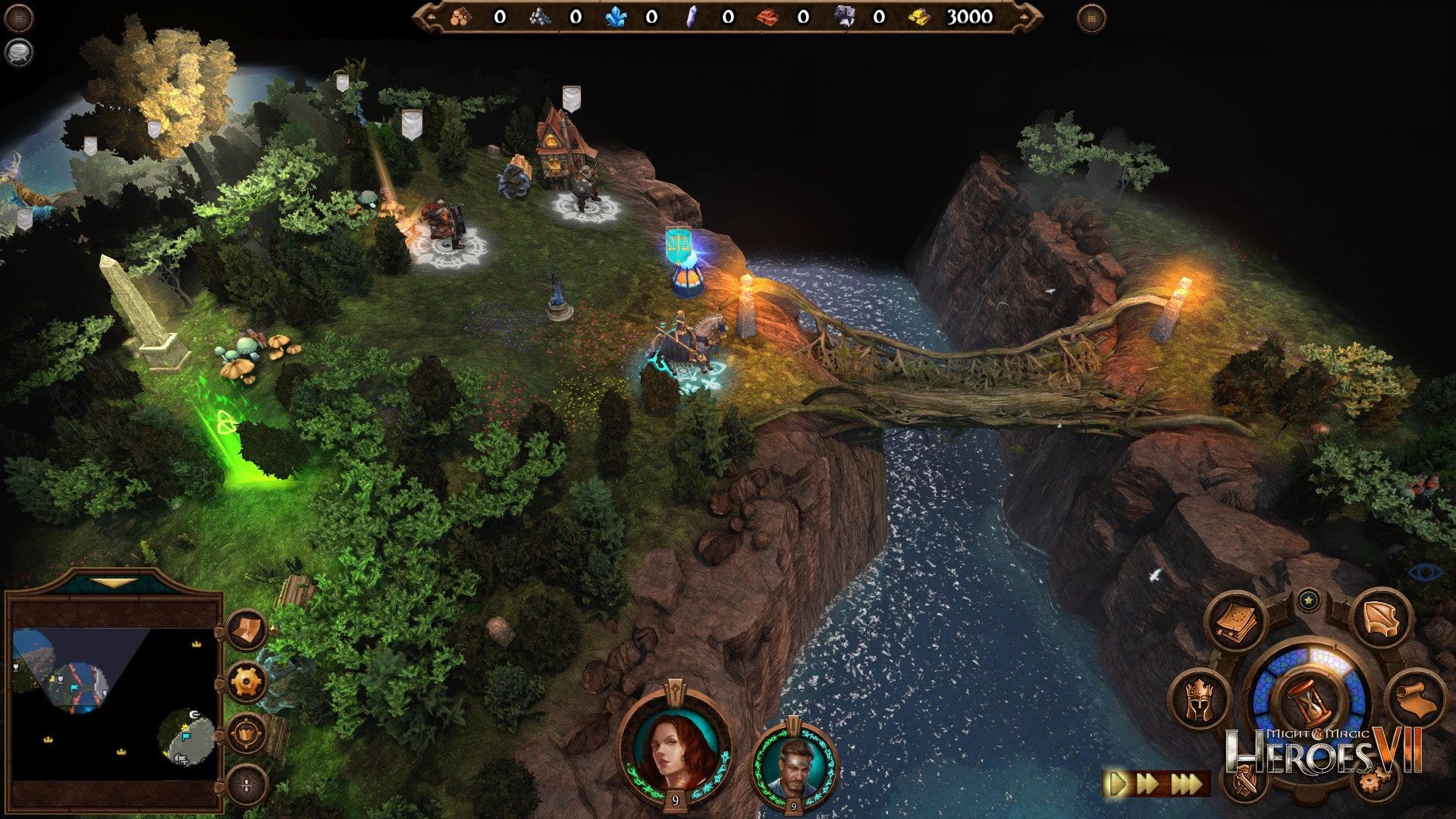Open the top-left round menu button
The image size is (1456, 819).
18,17
